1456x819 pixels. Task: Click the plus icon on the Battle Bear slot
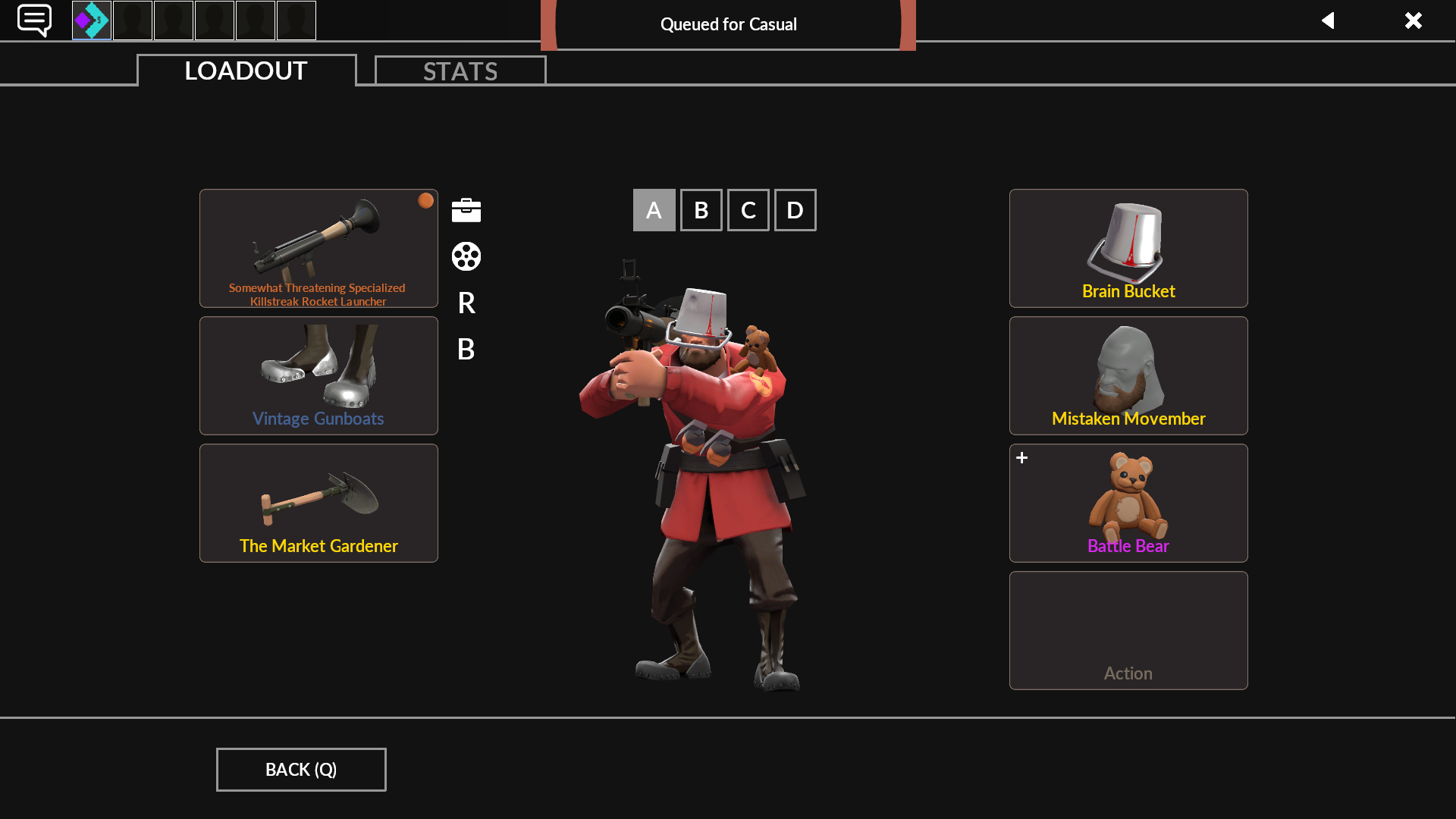coord(1022,457)
